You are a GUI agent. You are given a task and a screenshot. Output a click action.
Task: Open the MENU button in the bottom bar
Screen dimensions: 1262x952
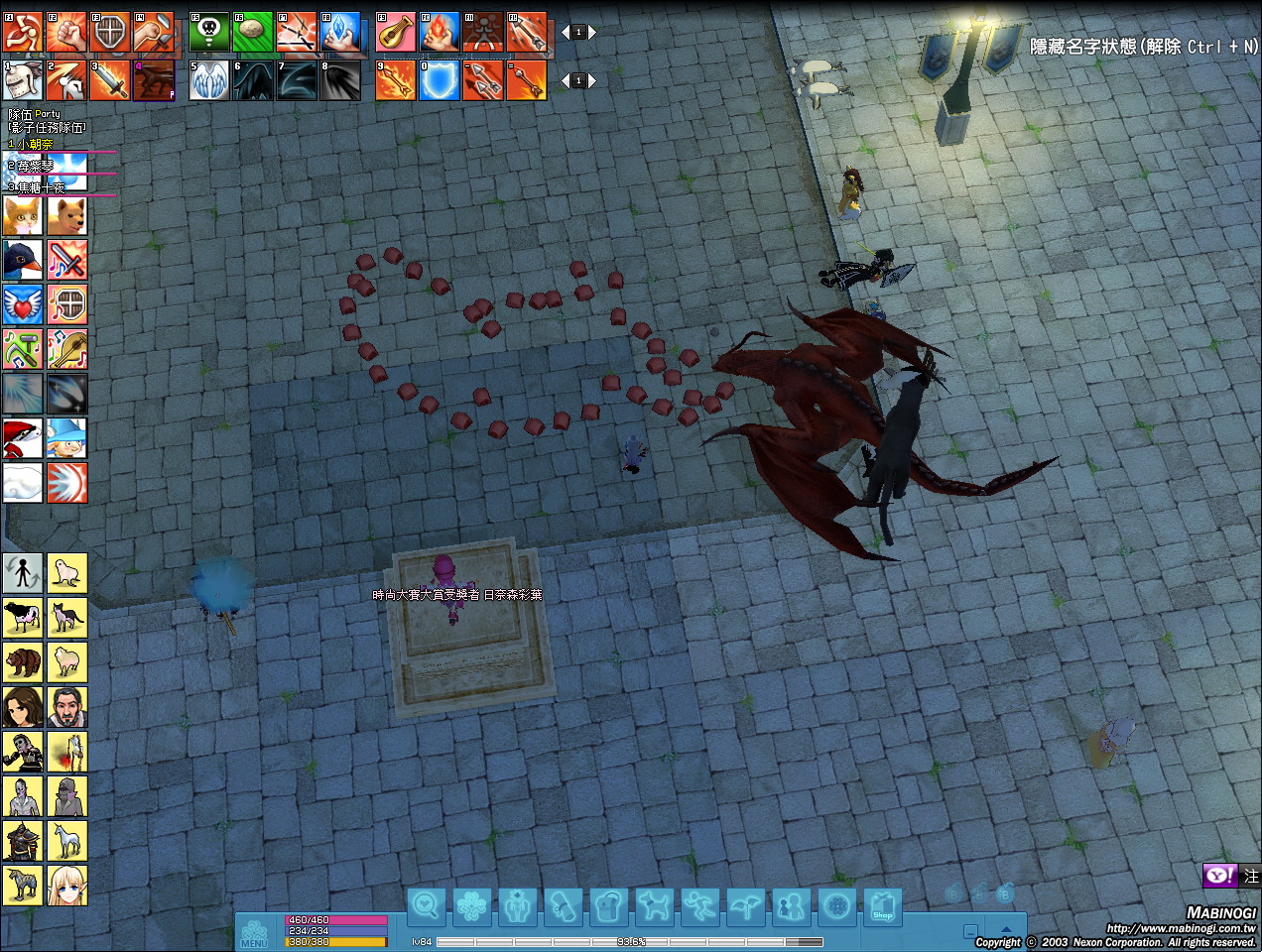coord(254,934)
